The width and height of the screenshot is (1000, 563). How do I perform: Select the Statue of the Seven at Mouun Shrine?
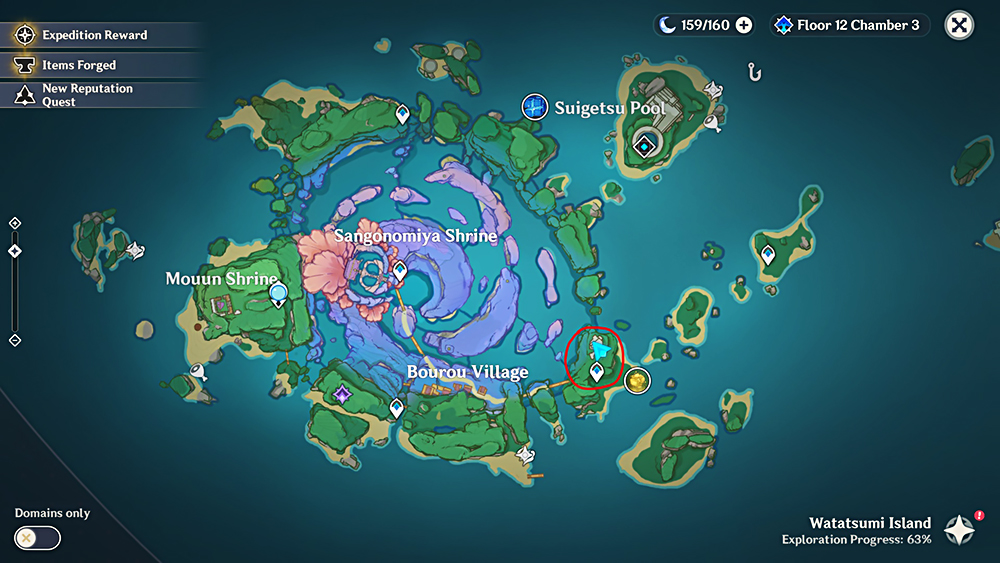click(279, 294)
